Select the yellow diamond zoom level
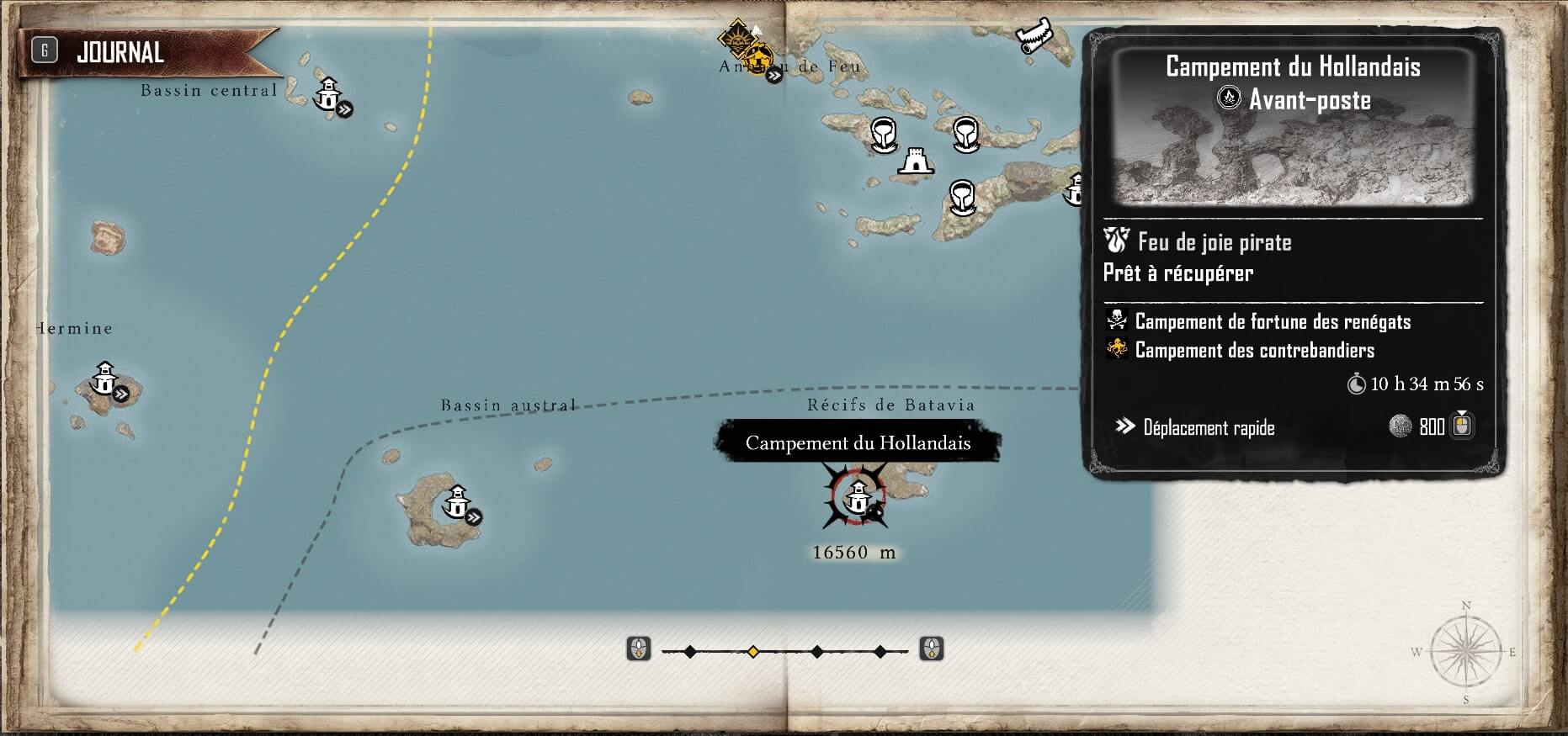The width and height of the screenshot is (1568, 736). pyautogui.click(x=753, y=651)
